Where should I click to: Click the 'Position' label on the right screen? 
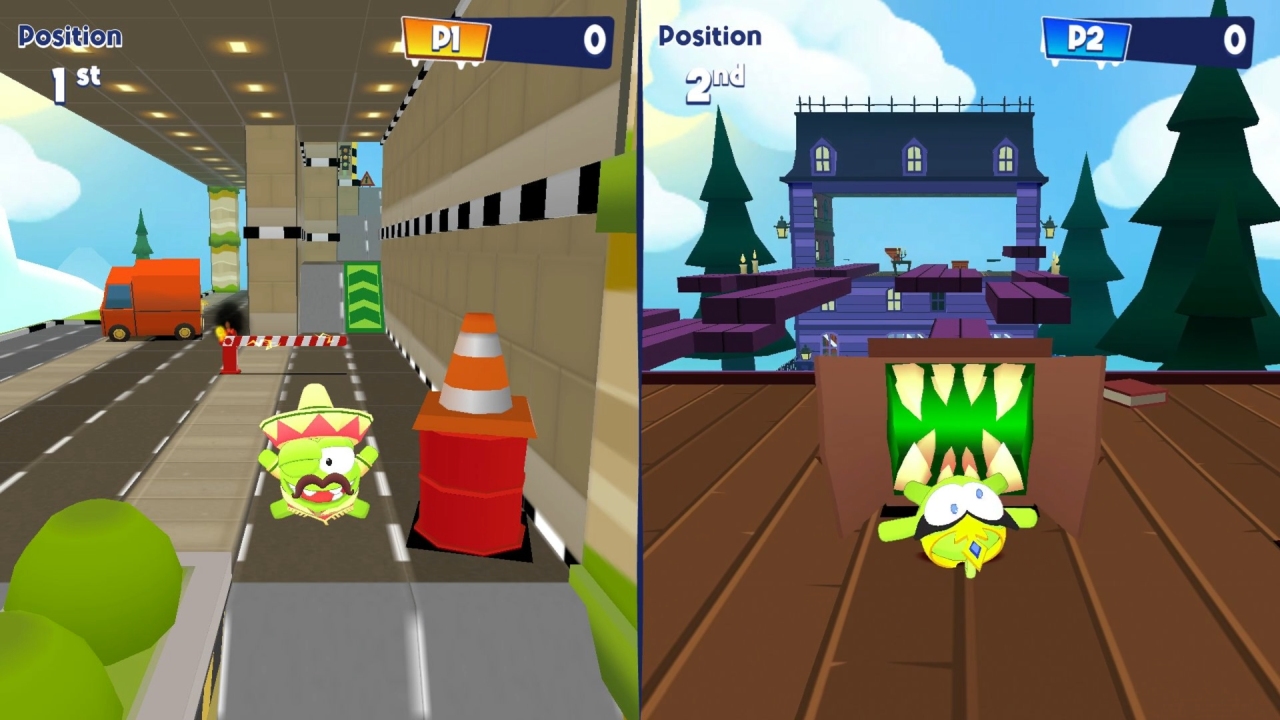710,37
